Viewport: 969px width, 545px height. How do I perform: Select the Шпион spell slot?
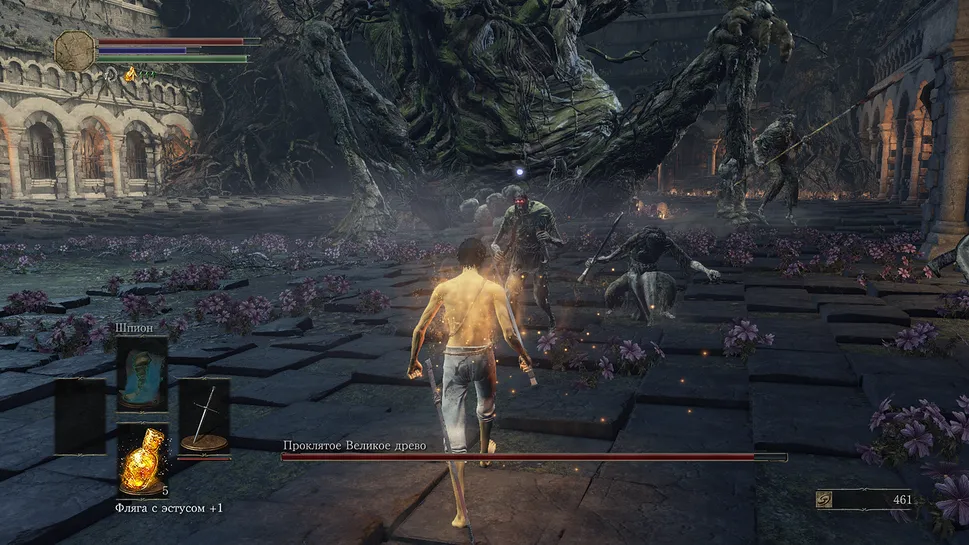141,372
